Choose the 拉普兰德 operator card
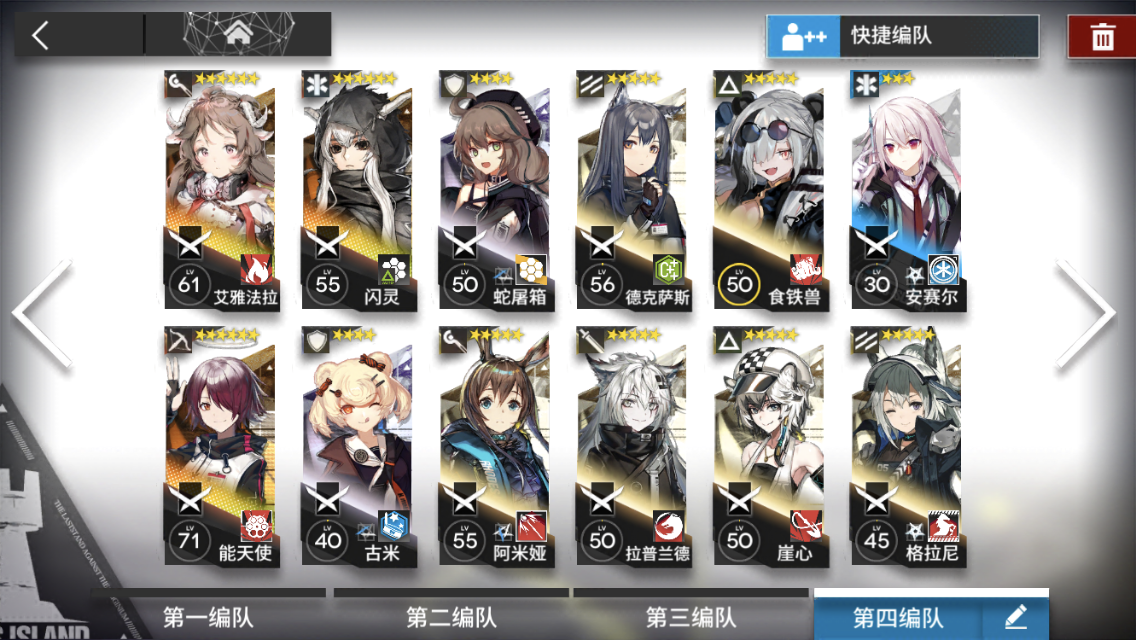The width and height of the screenshot is (1136, 640). (632, 445)
